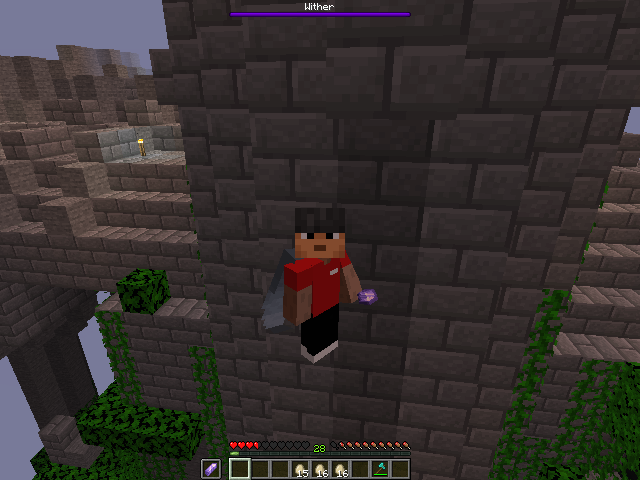The image size is (640, 480).
Task: Click the purple crystal offhand slot
Action: tap(211, 469)
